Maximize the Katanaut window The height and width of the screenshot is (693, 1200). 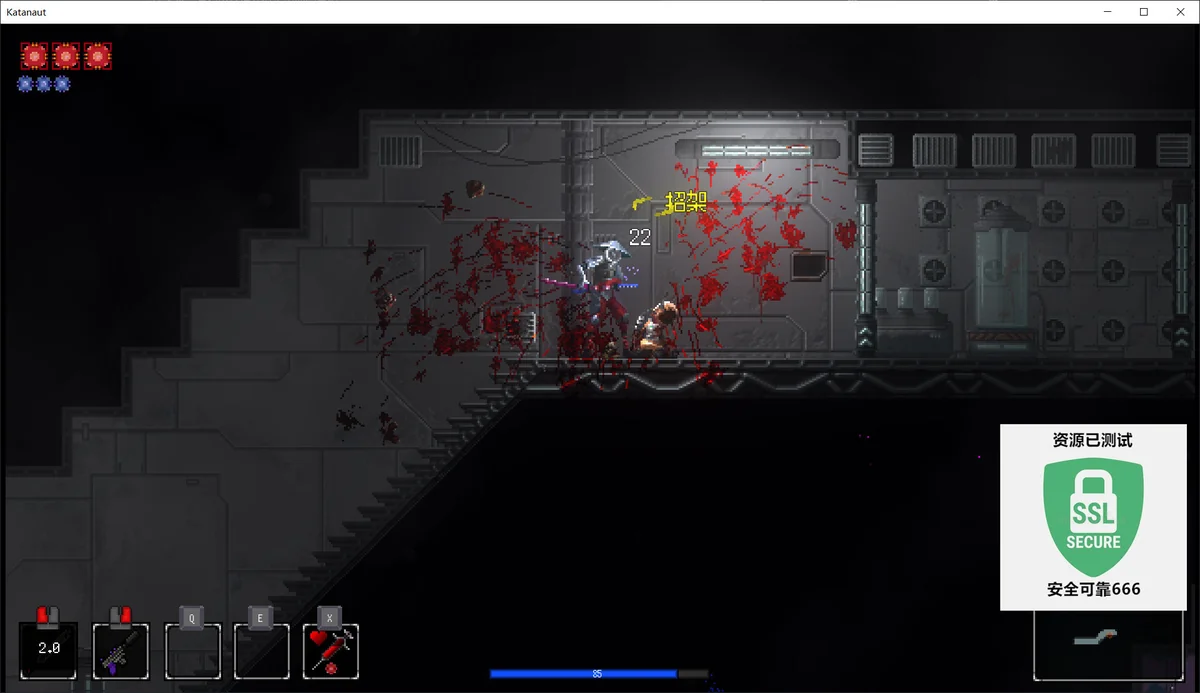coord(1144,12)
